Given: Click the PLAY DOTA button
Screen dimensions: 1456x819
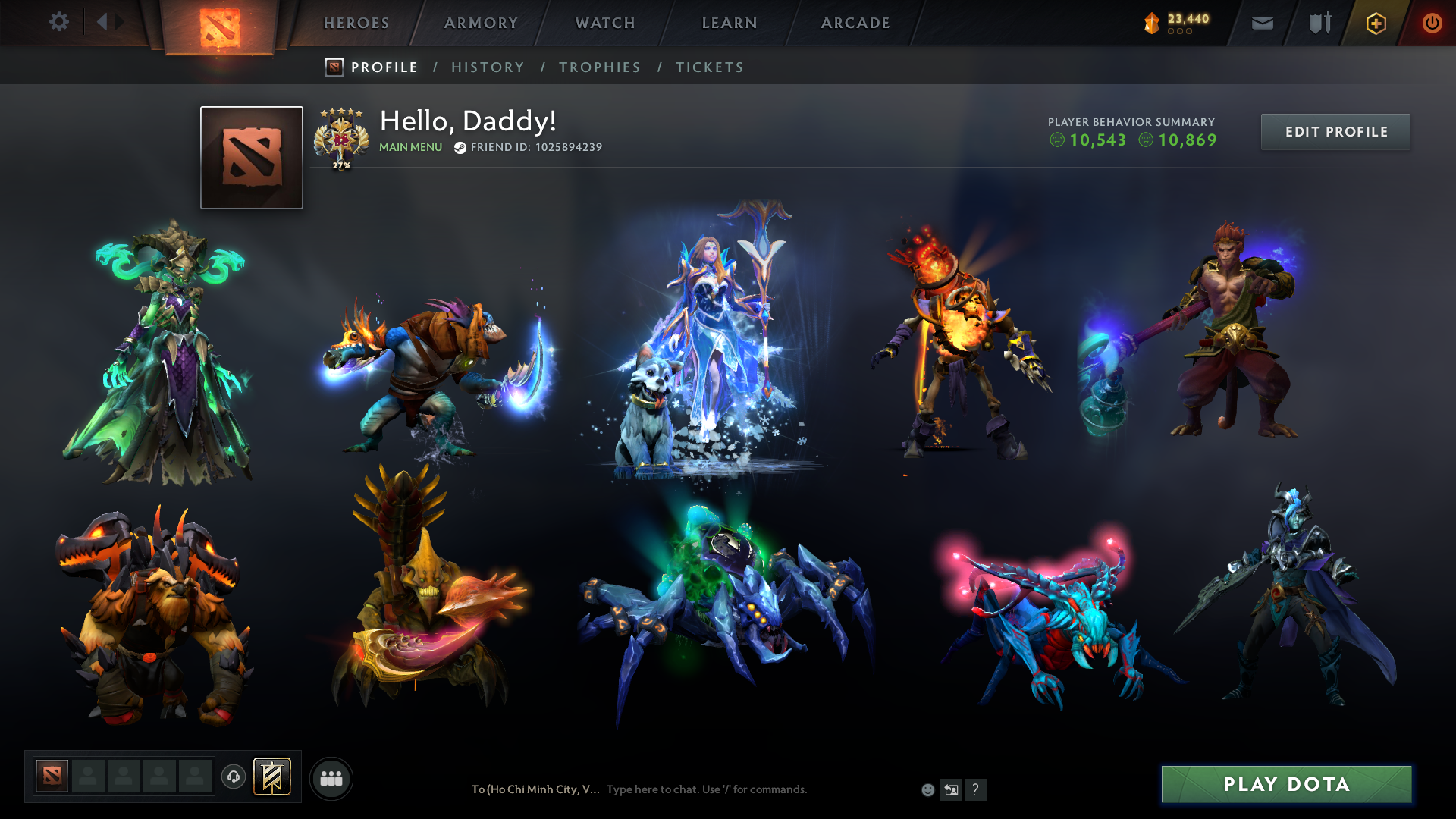Looking at the screenshot, I should (1285, 784).
